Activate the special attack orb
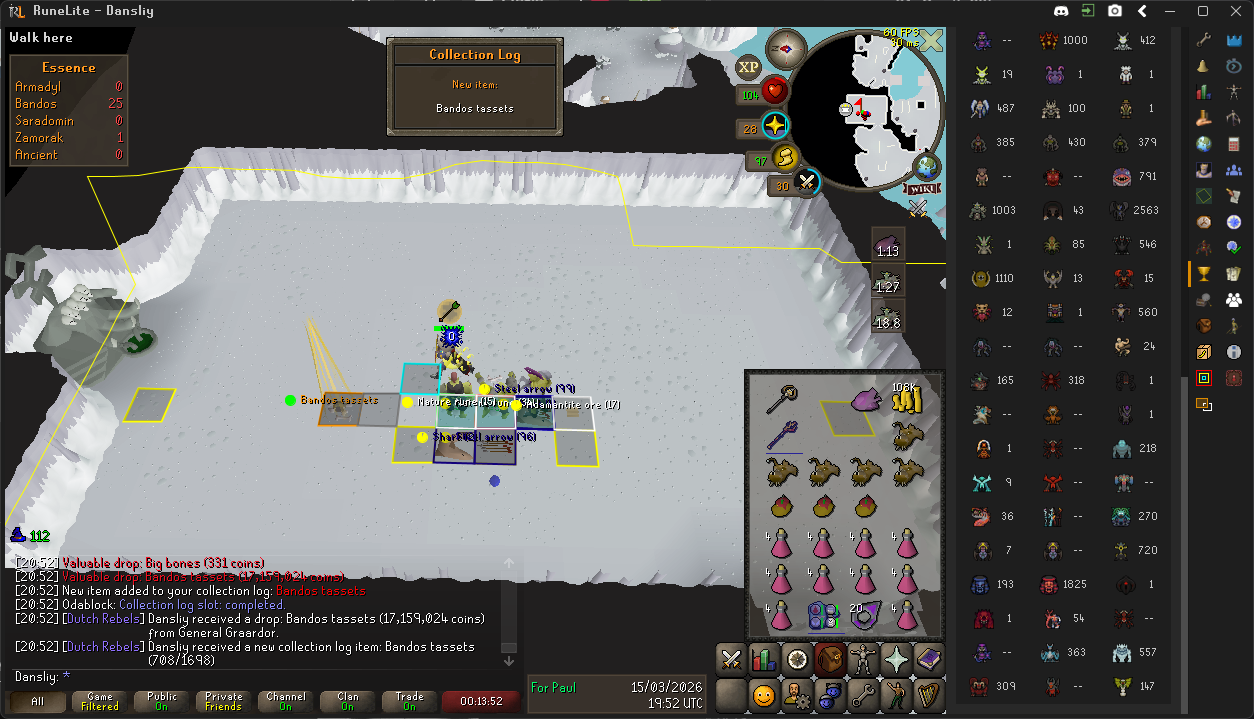The height and width of the screenshot is (719, 1254). tap(806, 183)
